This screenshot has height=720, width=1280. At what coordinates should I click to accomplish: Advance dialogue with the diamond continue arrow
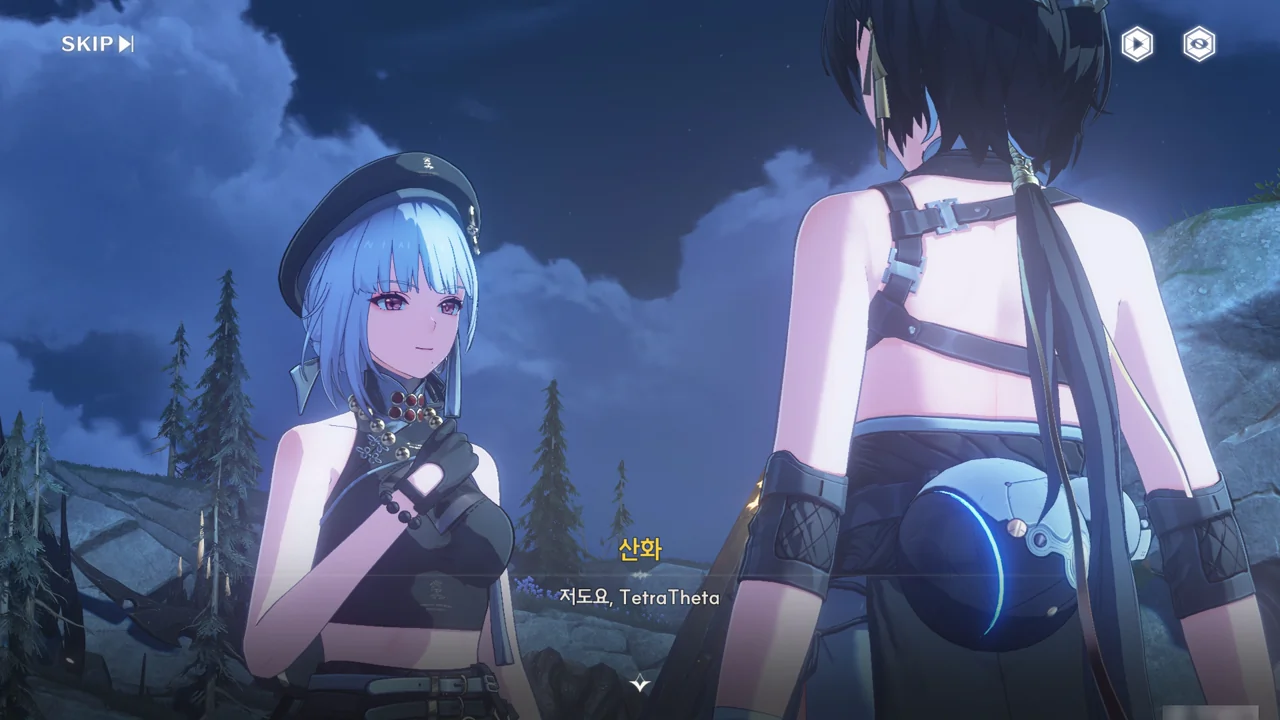click(x=640, y=684)
